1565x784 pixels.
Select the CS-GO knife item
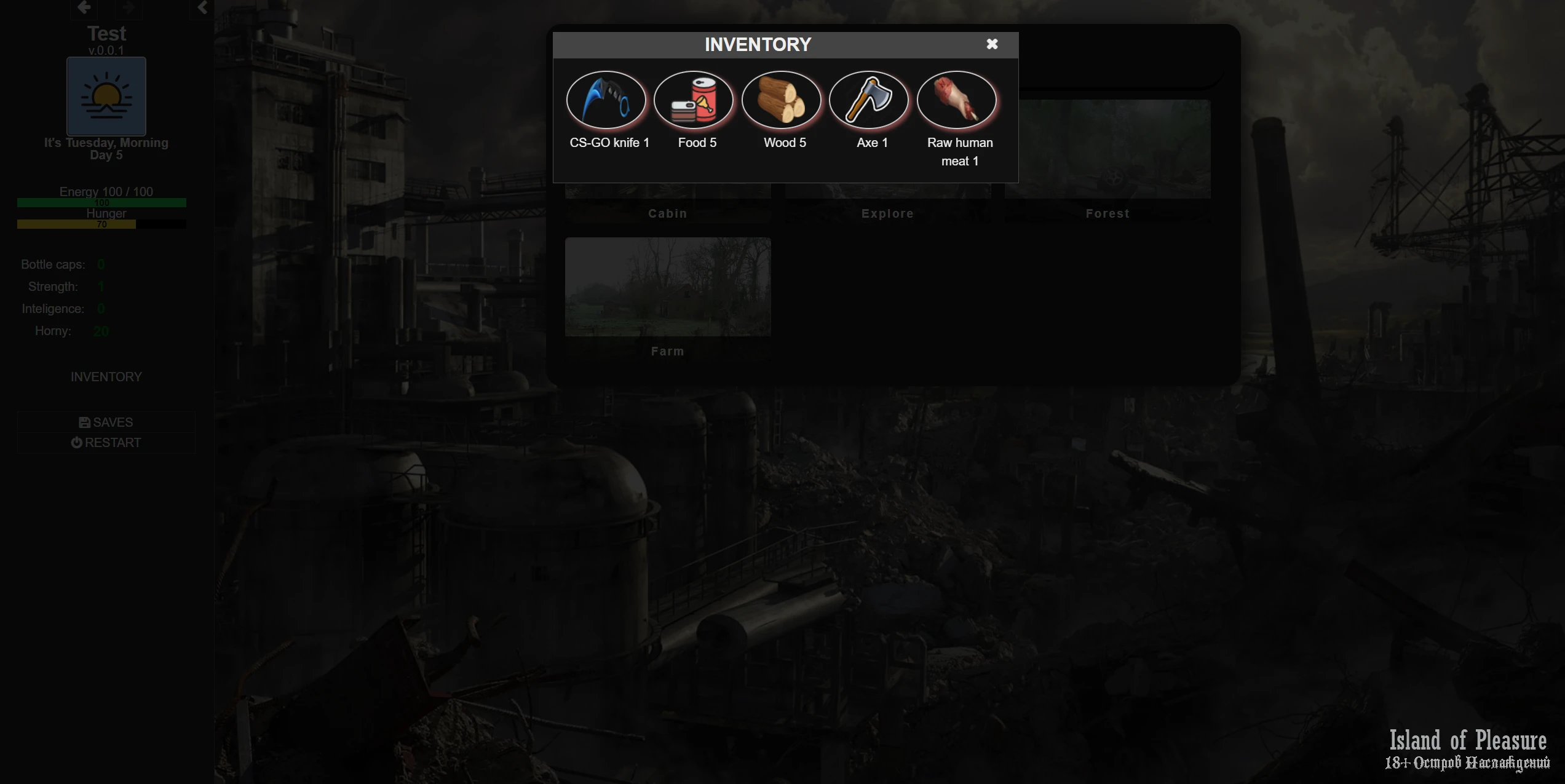[606, 100]
